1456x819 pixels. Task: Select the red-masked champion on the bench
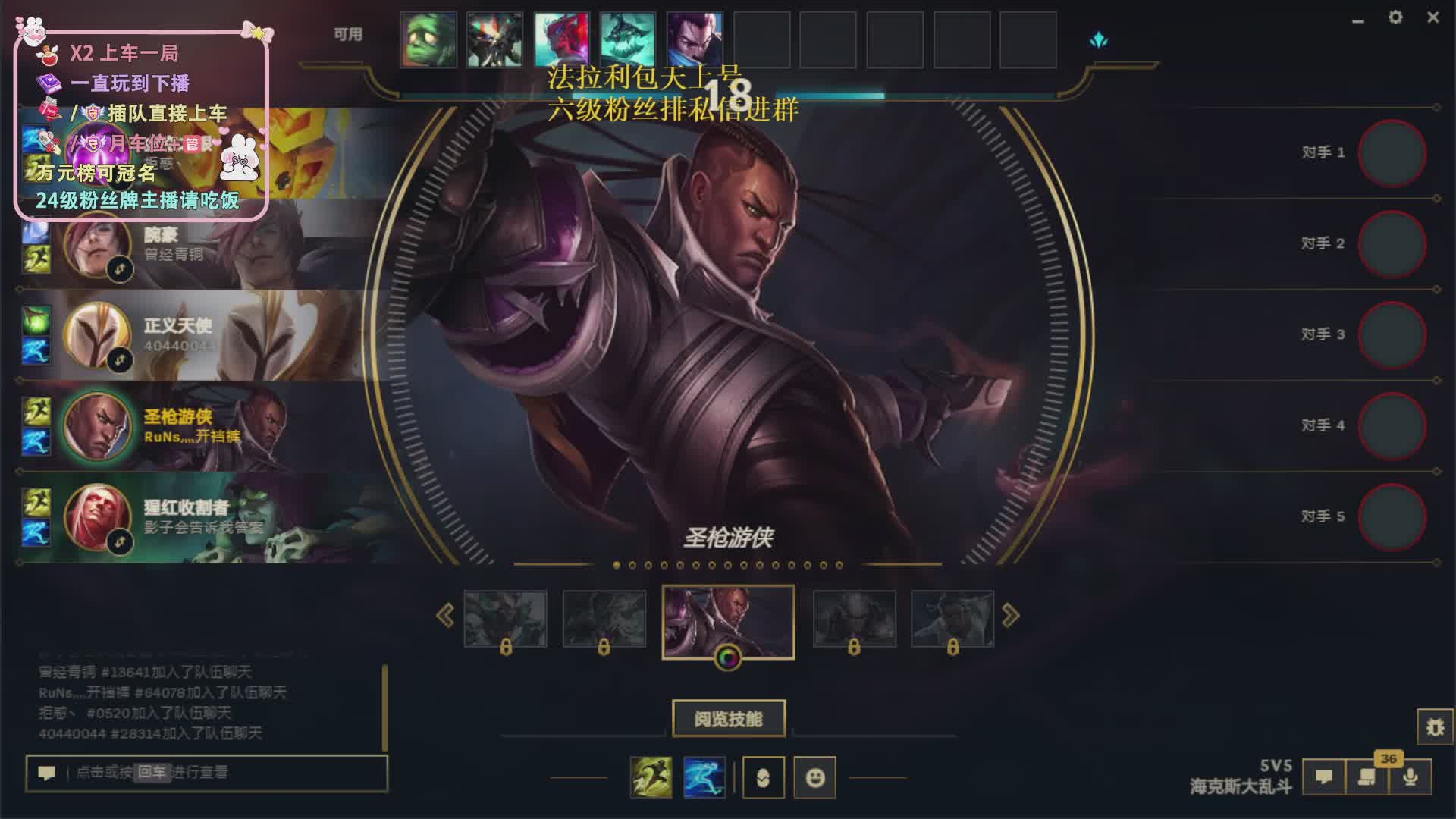[x=562, y=39]
